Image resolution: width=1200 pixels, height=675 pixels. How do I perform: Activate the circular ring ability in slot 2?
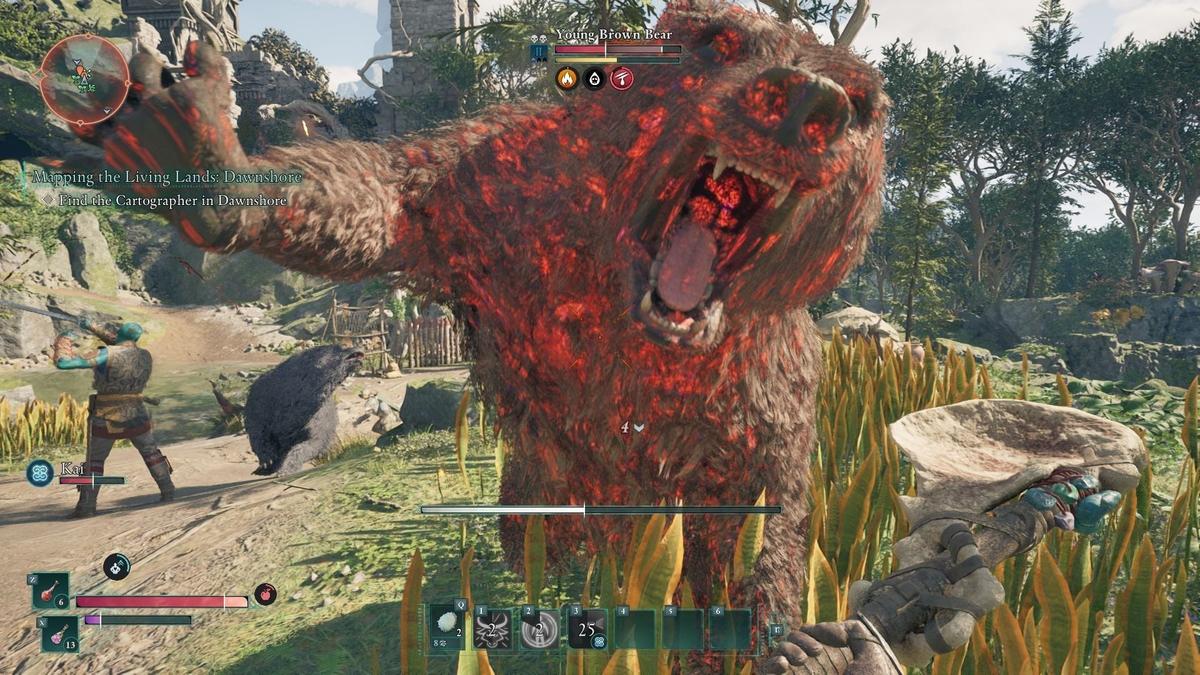540,629
